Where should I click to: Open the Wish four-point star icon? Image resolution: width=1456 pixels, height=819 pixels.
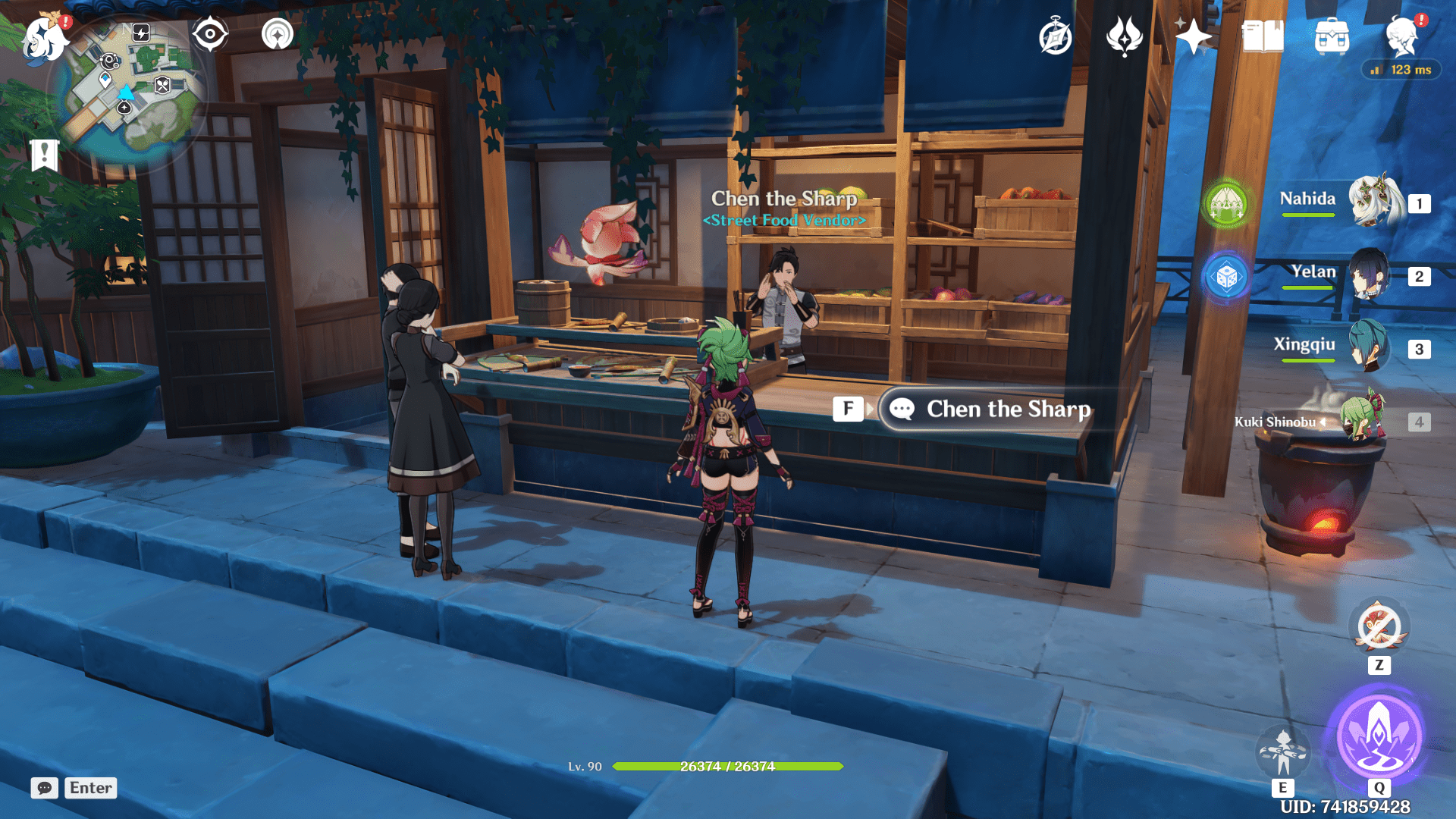1193,37
